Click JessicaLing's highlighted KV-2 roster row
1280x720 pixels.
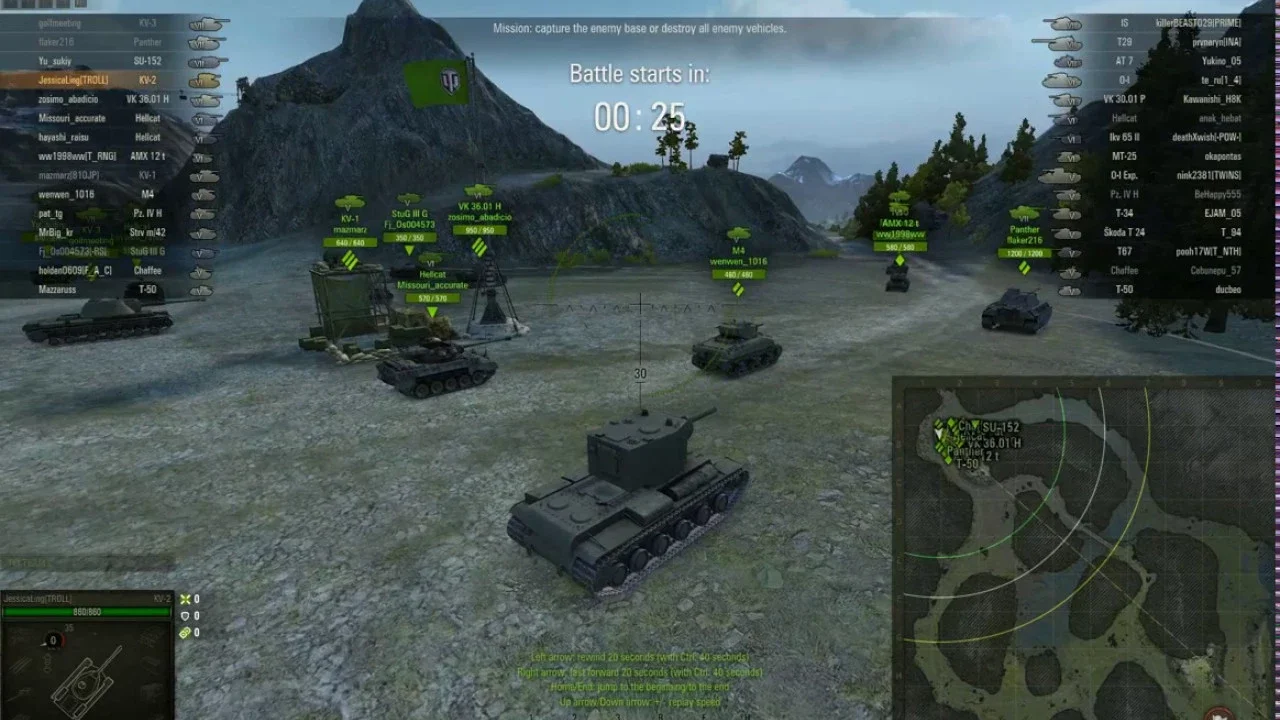point(110,80)
